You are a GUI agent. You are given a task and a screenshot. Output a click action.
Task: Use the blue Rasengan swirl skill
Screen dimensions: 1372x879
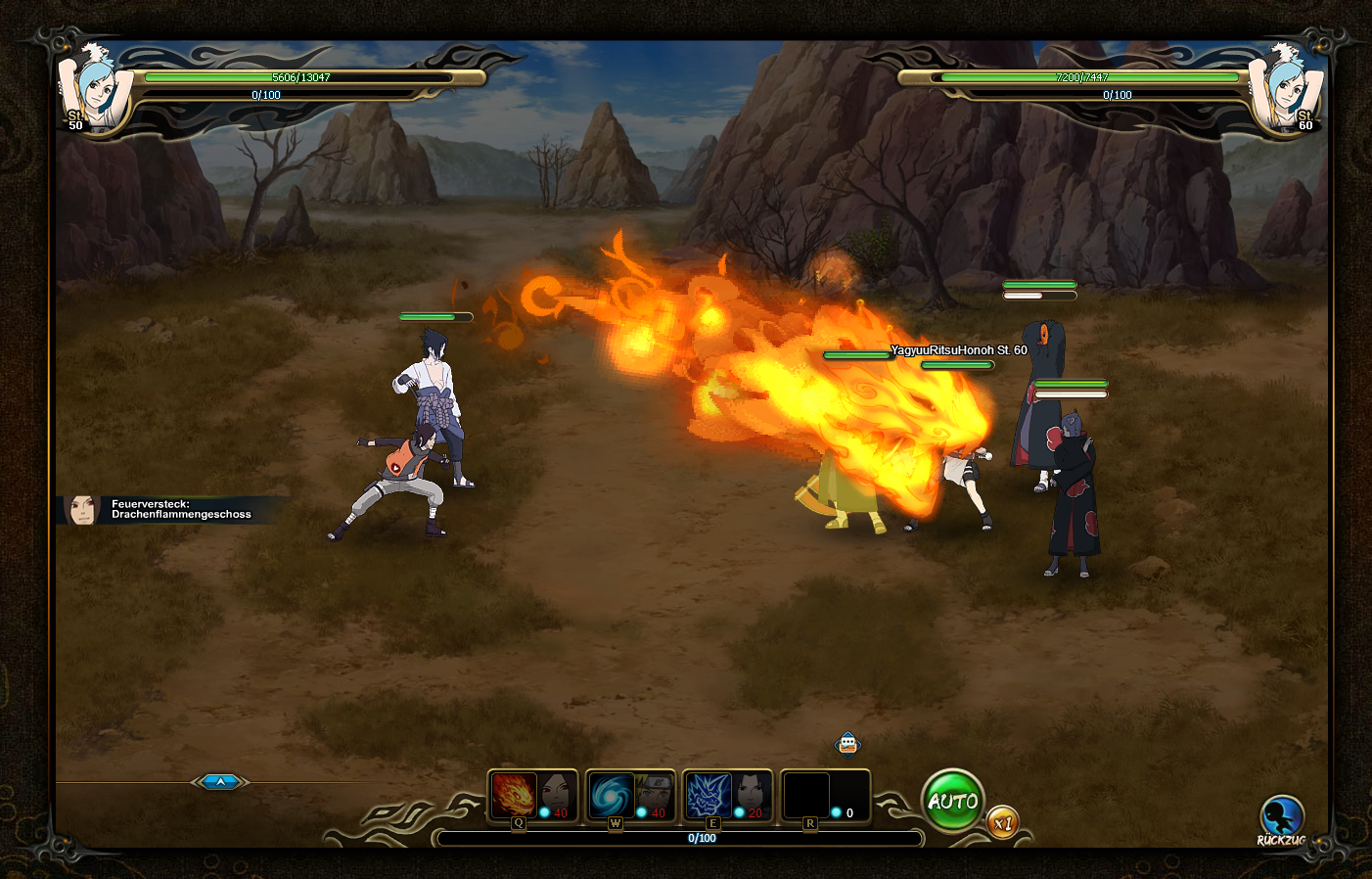pos(612,795)
